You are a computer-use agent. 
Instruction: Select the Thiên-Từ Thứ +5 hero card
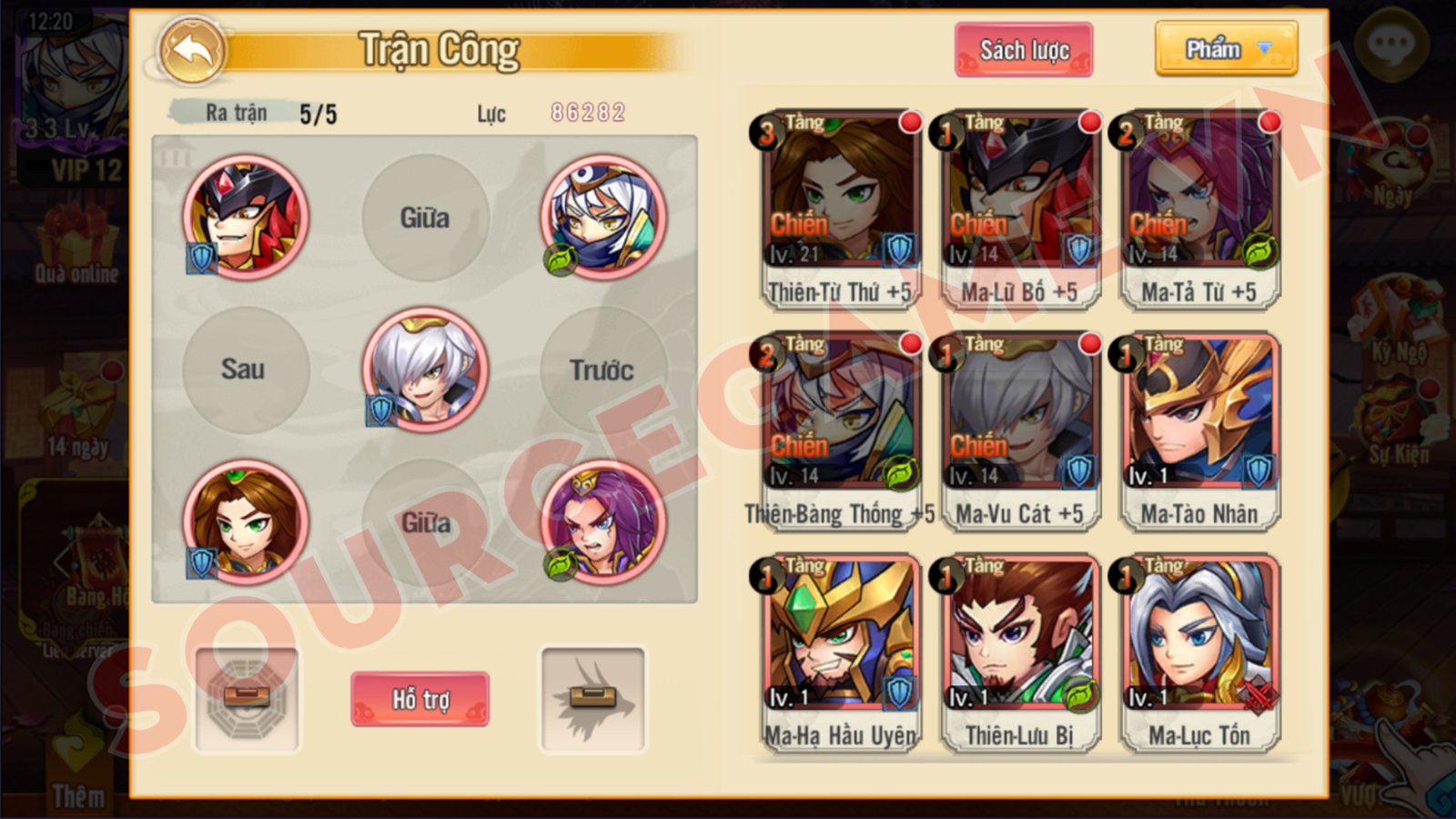(x=839, y=209)
